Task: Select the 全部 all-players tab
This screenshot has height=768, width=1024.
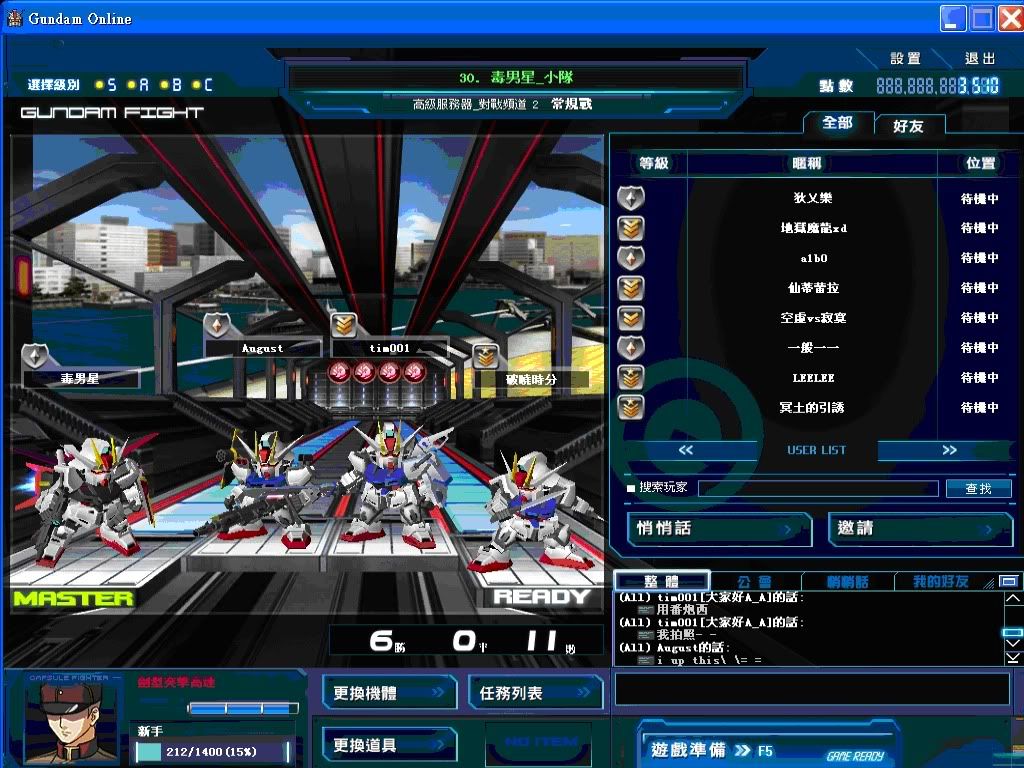Action: 837,122
